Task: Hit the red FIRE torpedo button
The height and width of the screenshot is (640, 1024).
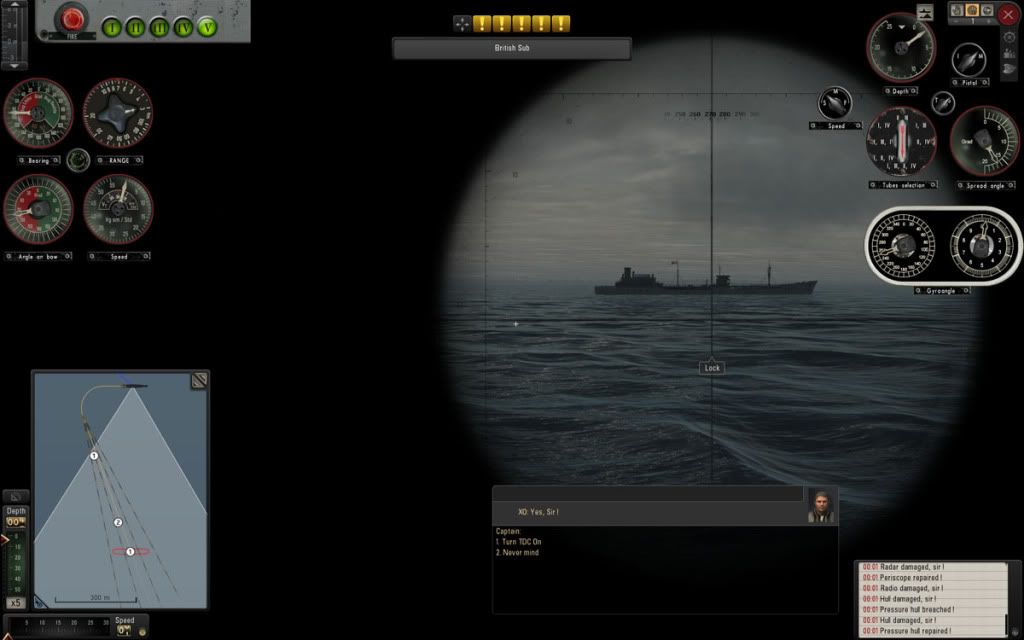Action: [71, 18]
